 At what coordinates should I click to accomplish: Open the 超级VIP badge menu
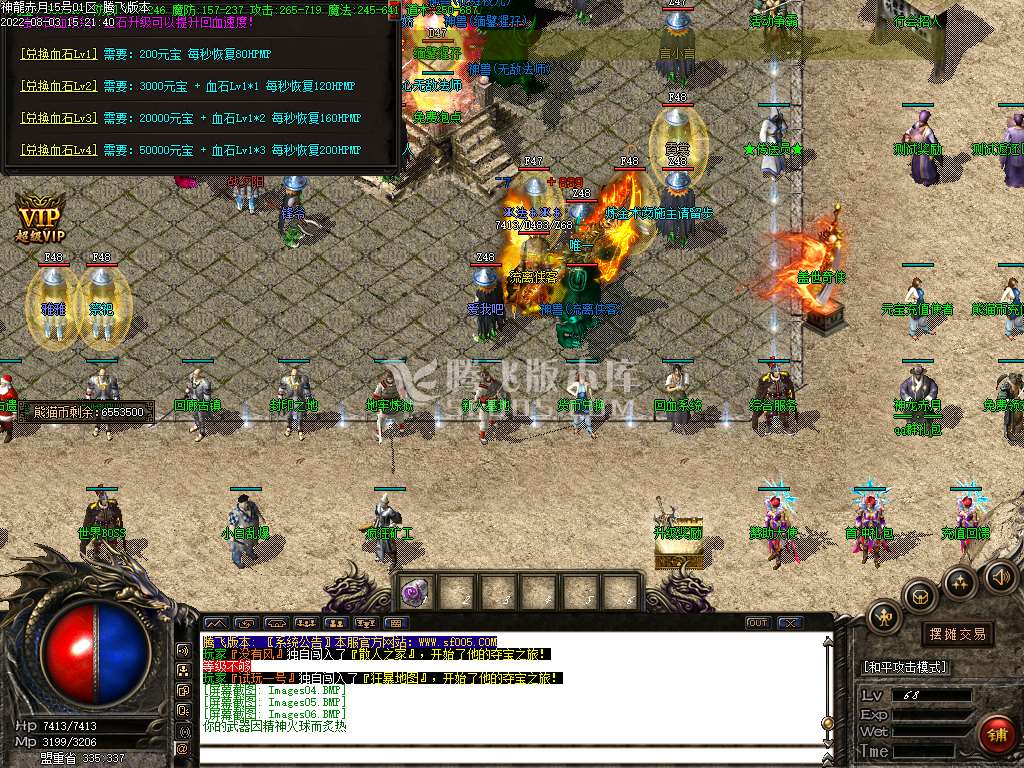[x=39, y=217]
